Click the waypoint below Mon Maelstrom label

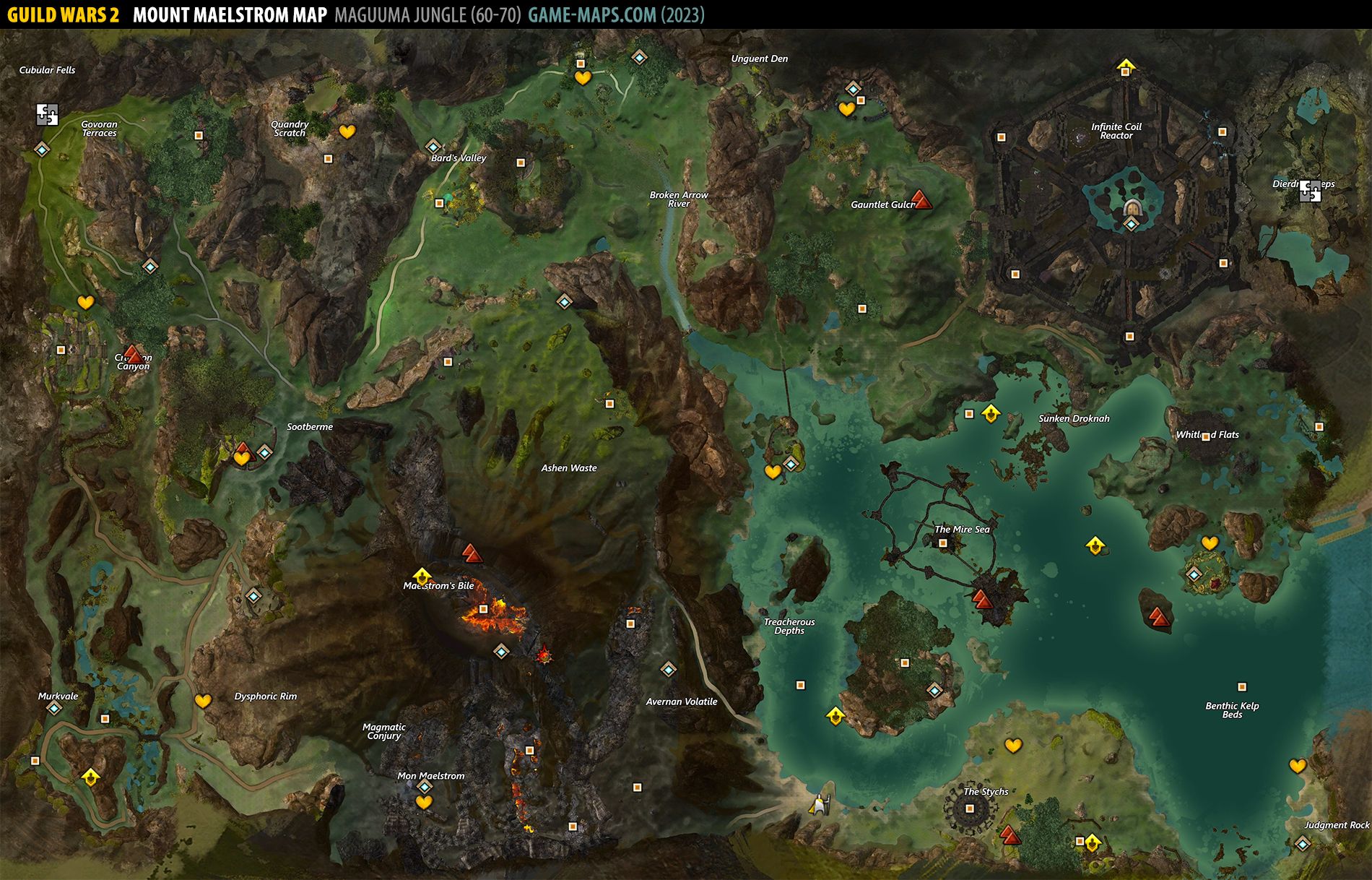(425, 786)
